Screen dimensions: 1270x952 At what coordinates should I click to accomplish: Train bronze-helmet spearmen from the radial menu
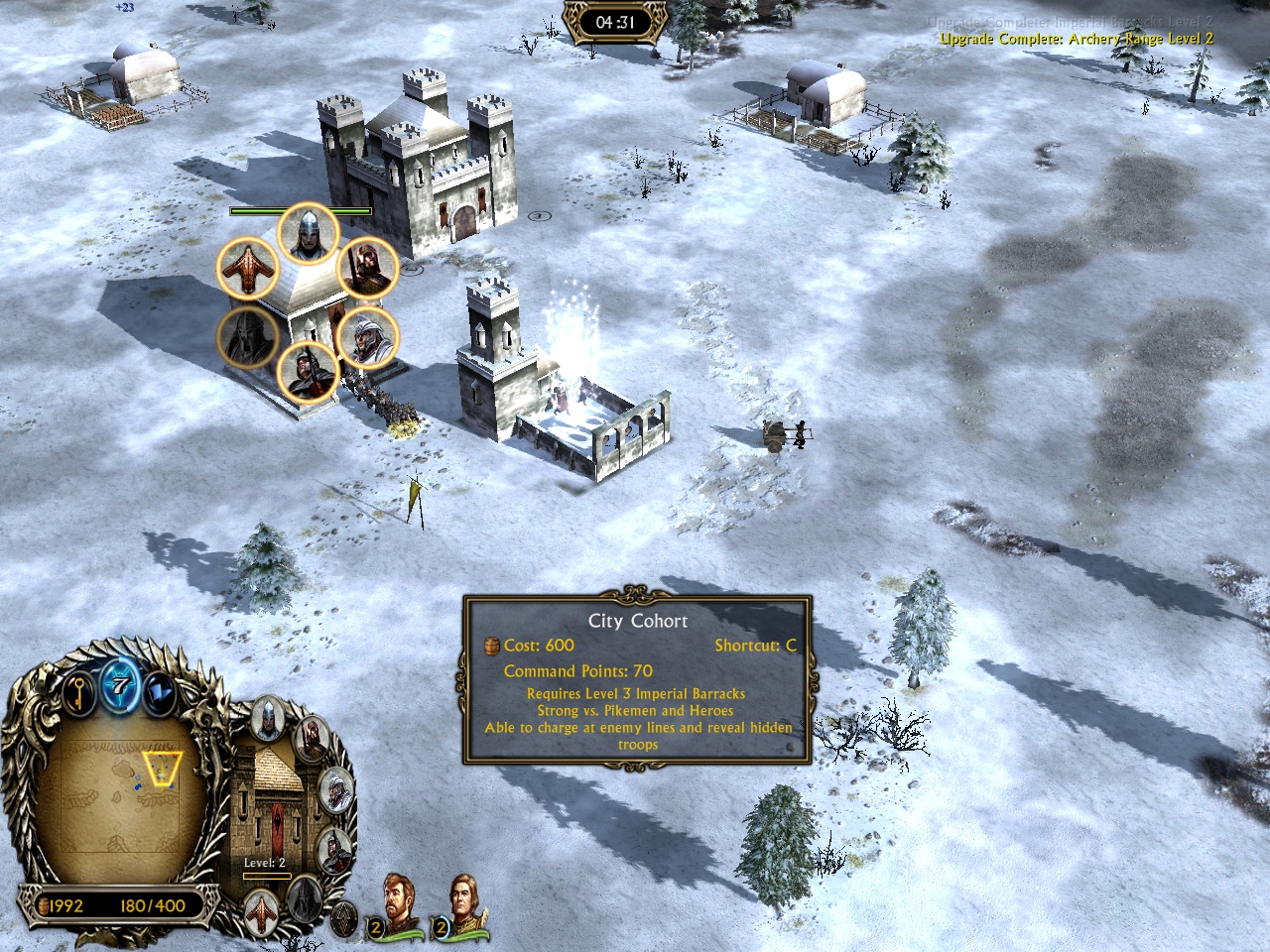[x=367, y=267]
